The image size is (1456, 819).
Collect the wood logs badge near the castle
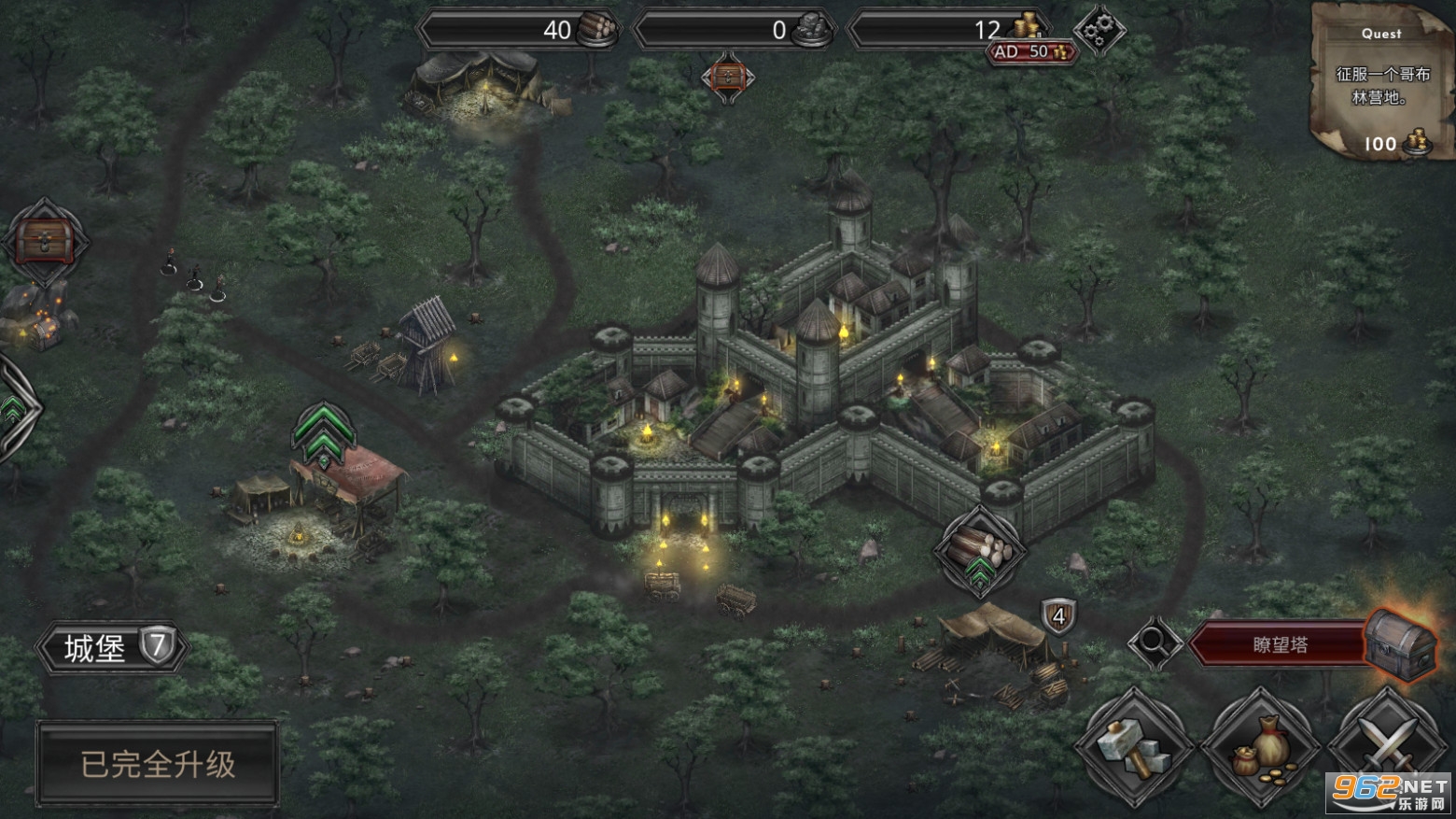(978, 549)
